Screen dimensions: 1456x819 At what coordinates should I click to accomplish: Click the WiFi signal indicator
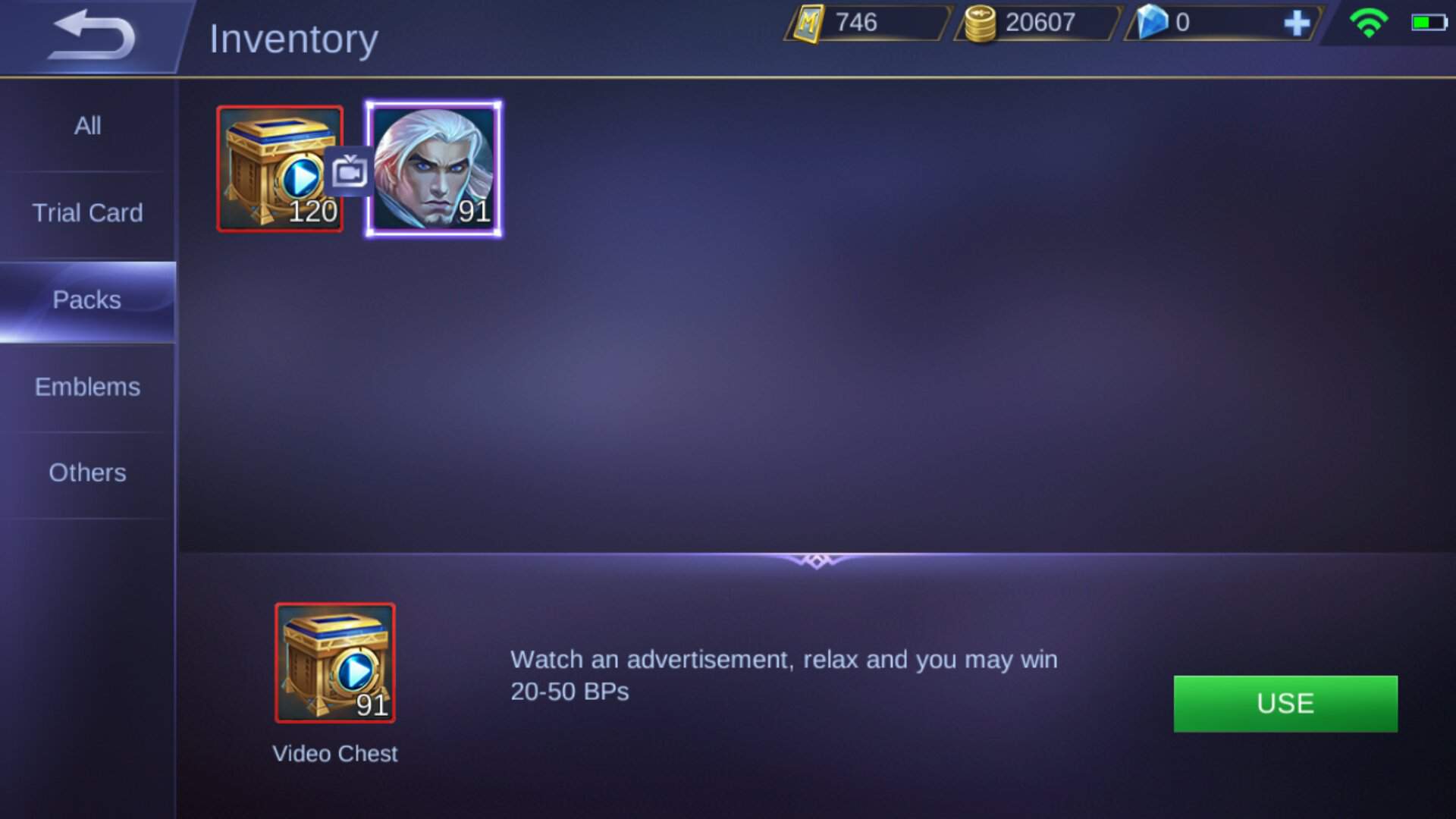pyautogui.click(x=1368, y=24)
